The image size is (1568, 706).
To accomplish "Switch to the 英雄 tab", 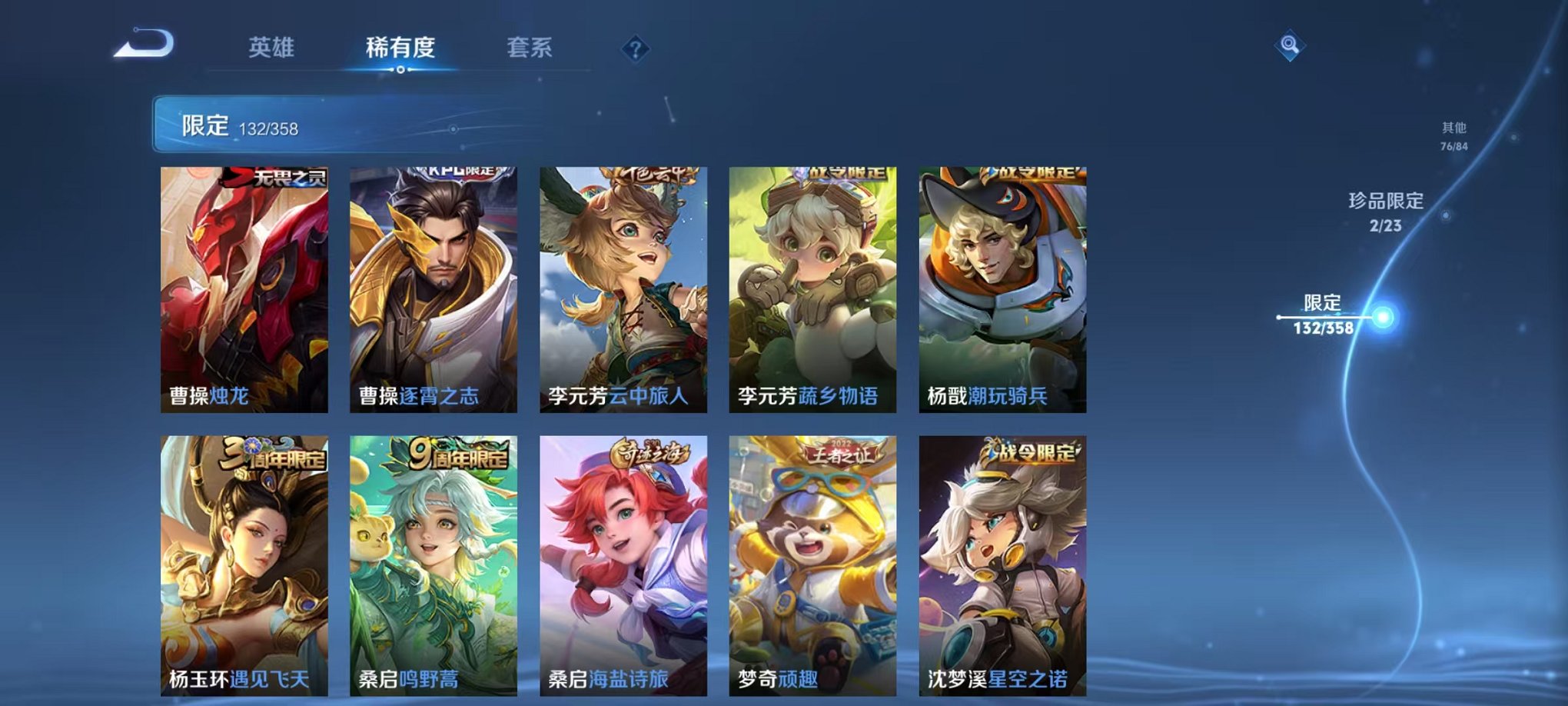I will pos(271,46).
